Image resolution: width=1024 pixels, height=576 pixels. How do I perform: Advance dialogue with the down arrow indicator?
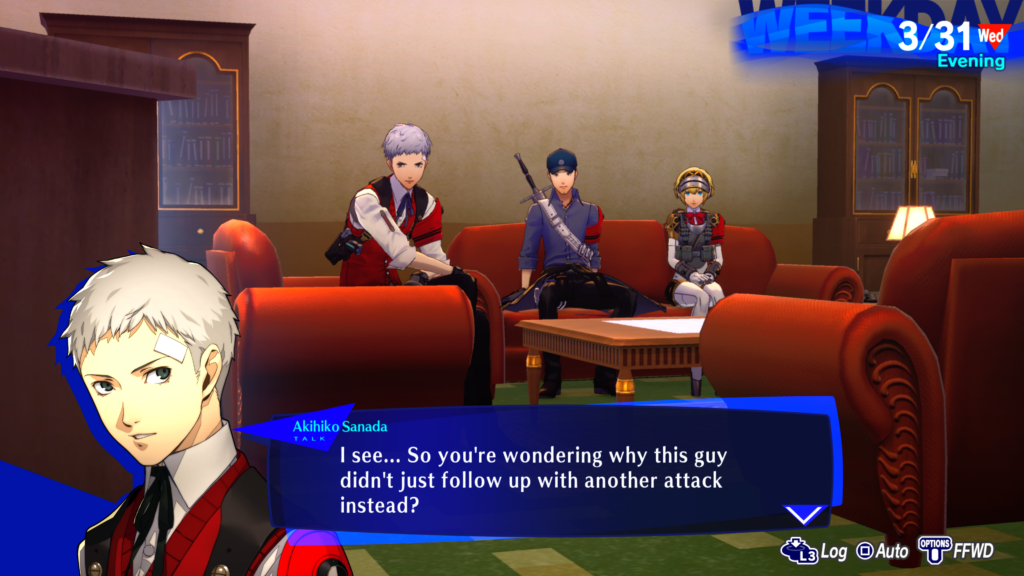pos(803,515)
